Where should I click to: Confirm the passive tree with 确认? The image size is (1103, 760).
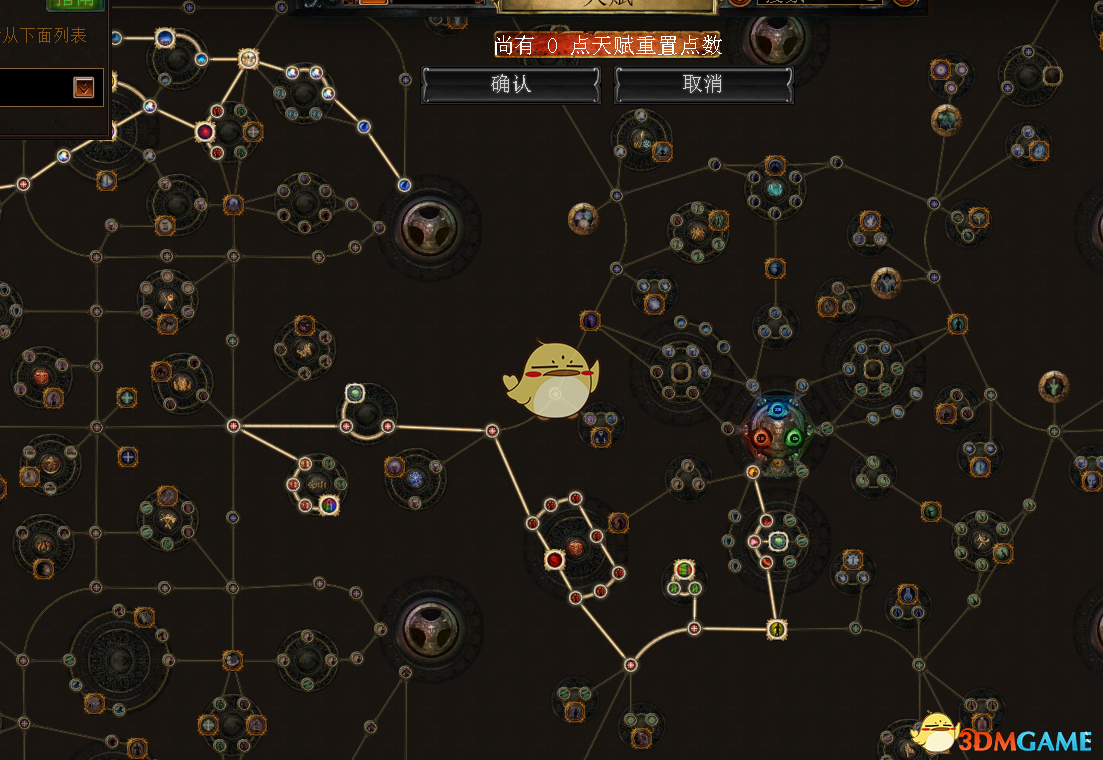coord(510,85)
